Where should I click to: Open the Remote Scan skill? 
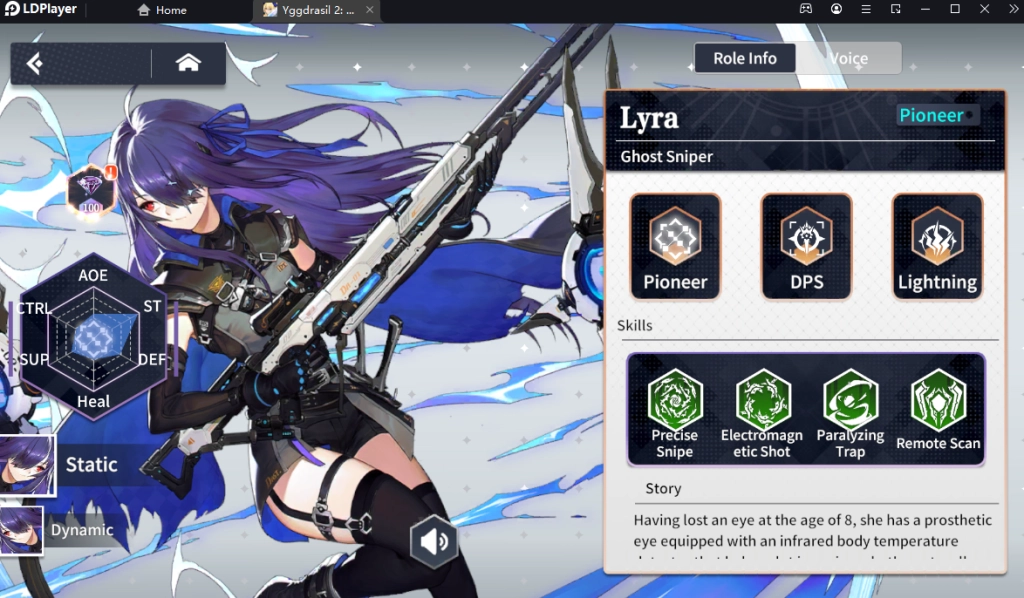(x=938, y=410)
